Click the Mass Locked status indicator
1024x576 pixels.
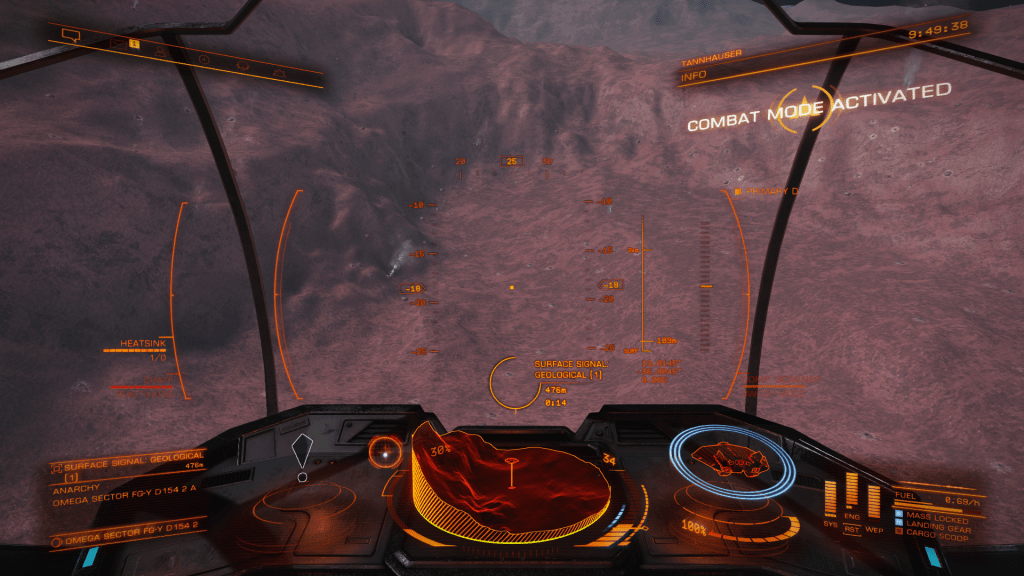point(936,515)
